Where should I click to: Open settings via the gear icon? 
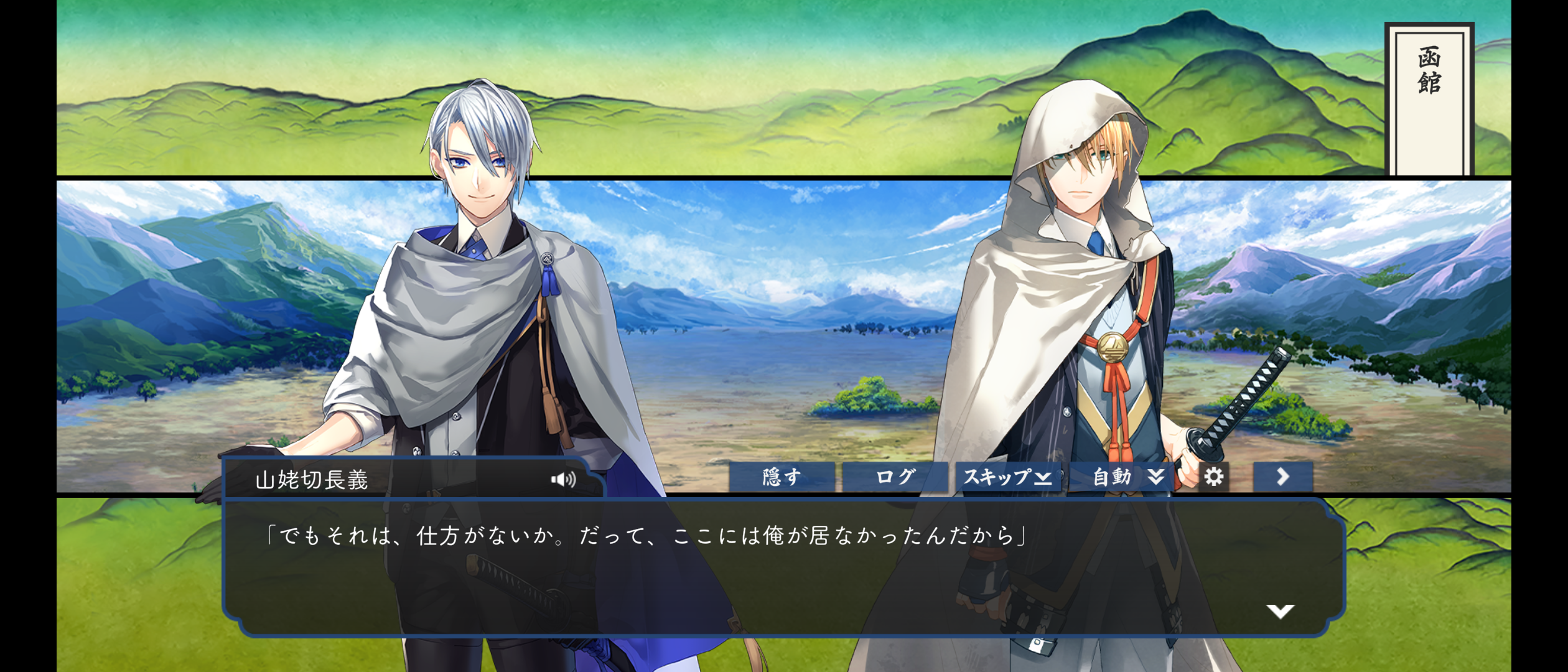(1213, 477)
